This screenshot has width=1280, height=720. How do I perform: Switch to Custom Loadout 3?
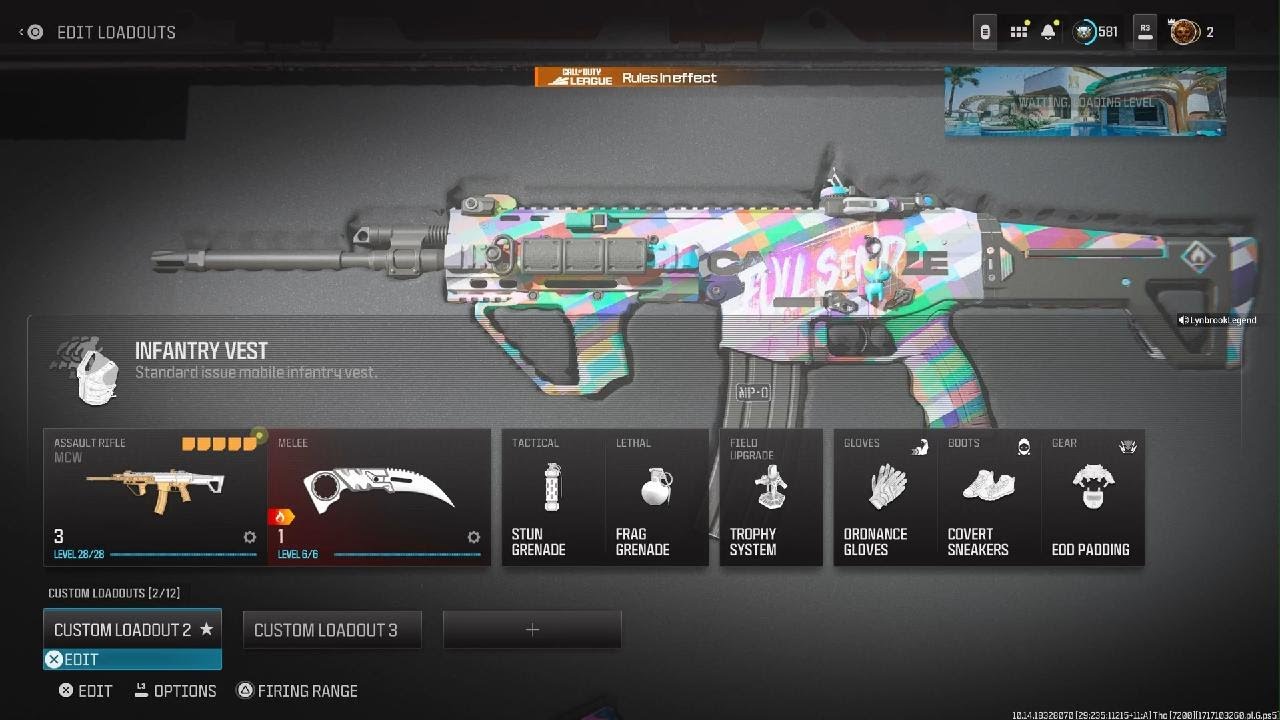[x=332, y=630]
